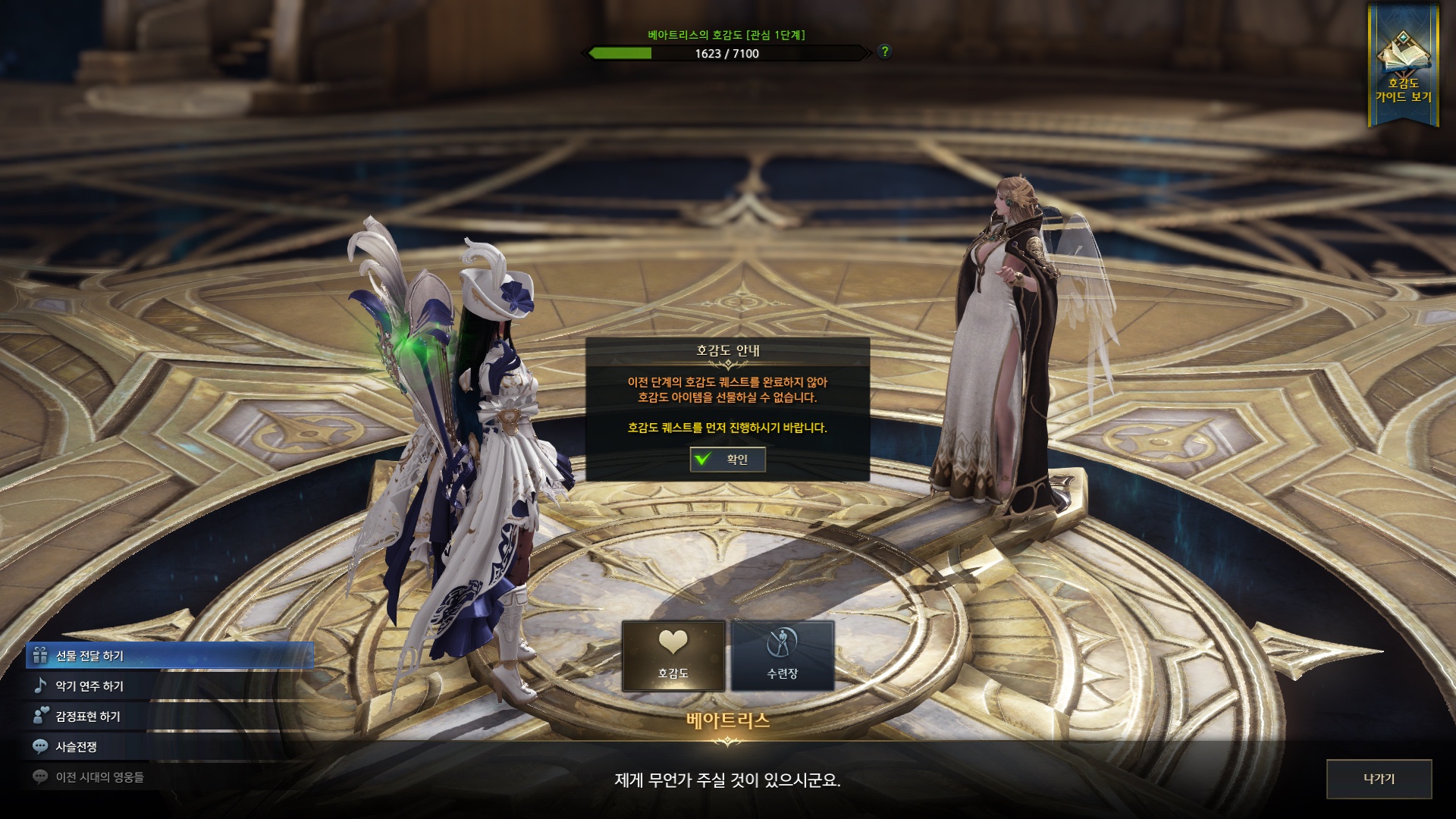Image resolution: width=1456 pixels, height=819 pixels.
Task: Confirm the 호감도 안내 popup with 확인
Action: click(x=727, y=460)
